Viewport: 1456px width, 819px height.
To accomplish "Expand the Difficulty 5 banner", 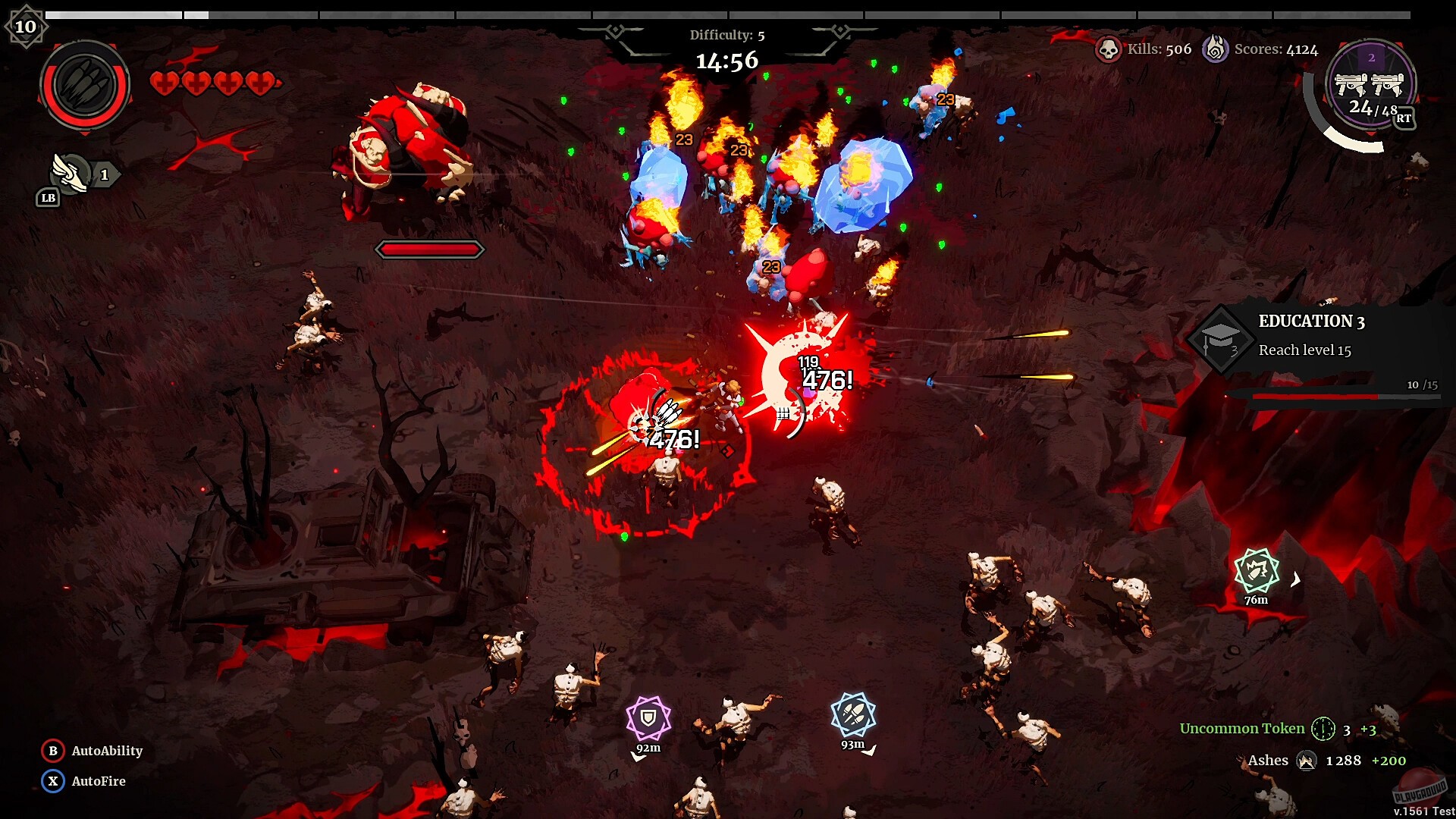I will pyautogui.click(x=726, y=35).
